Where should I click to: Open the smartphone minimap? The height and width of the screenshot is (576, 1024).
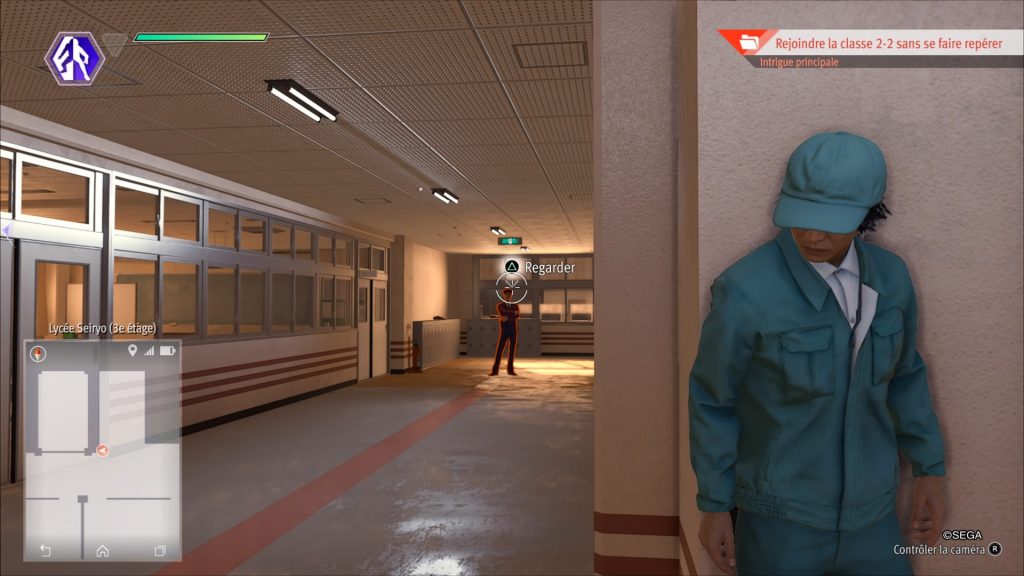click(102, 450)
